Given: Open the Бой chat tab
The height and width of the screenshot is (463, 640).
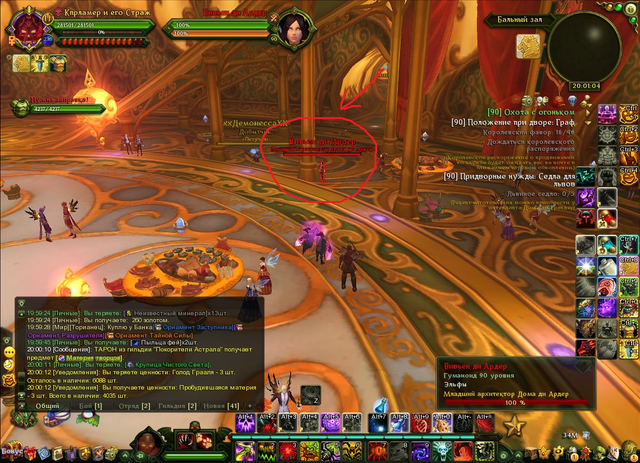Looking at the screenshot, I should pos(90,406).
